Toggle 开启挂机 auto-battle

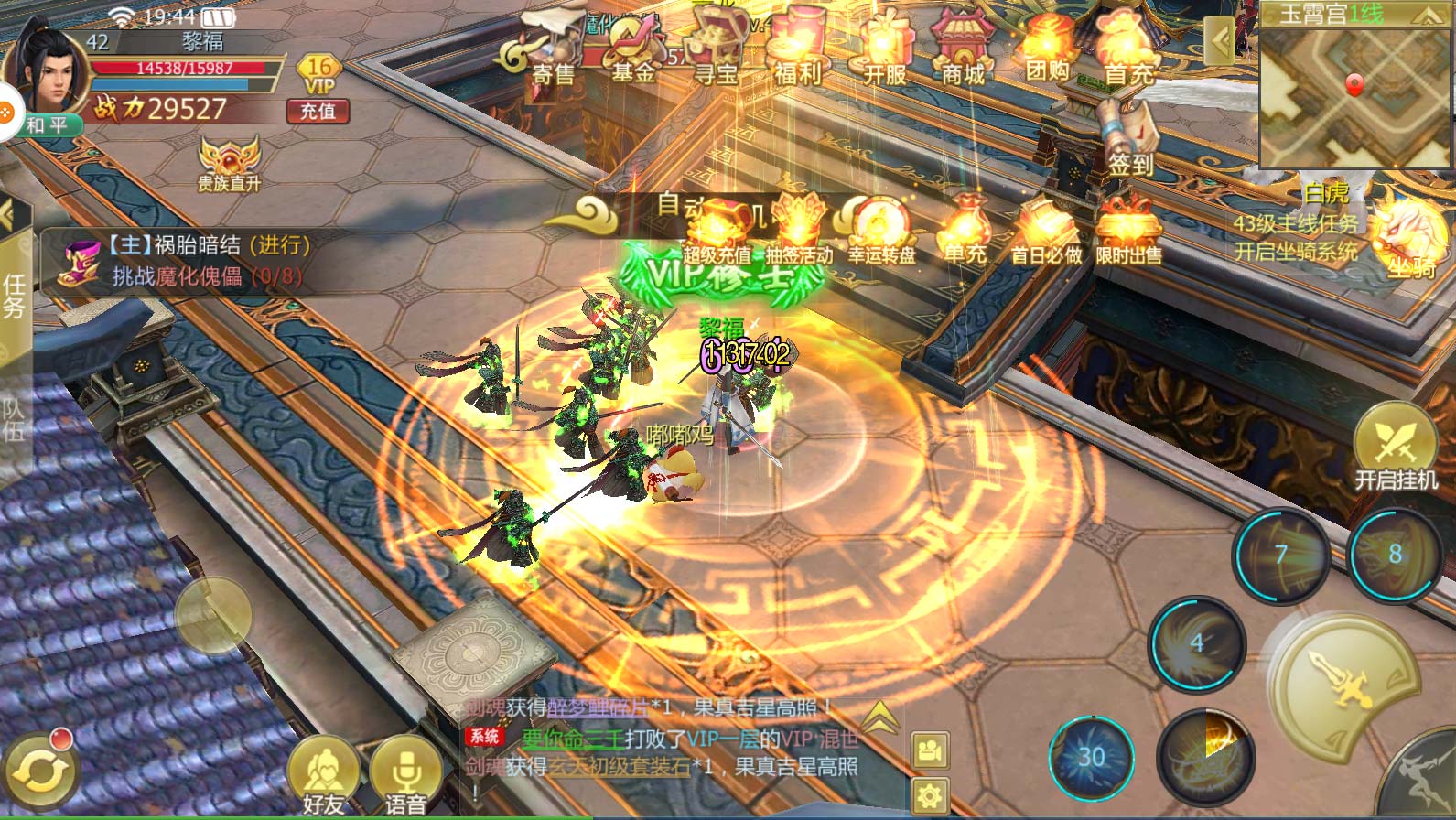click(x=1396, y=448)
